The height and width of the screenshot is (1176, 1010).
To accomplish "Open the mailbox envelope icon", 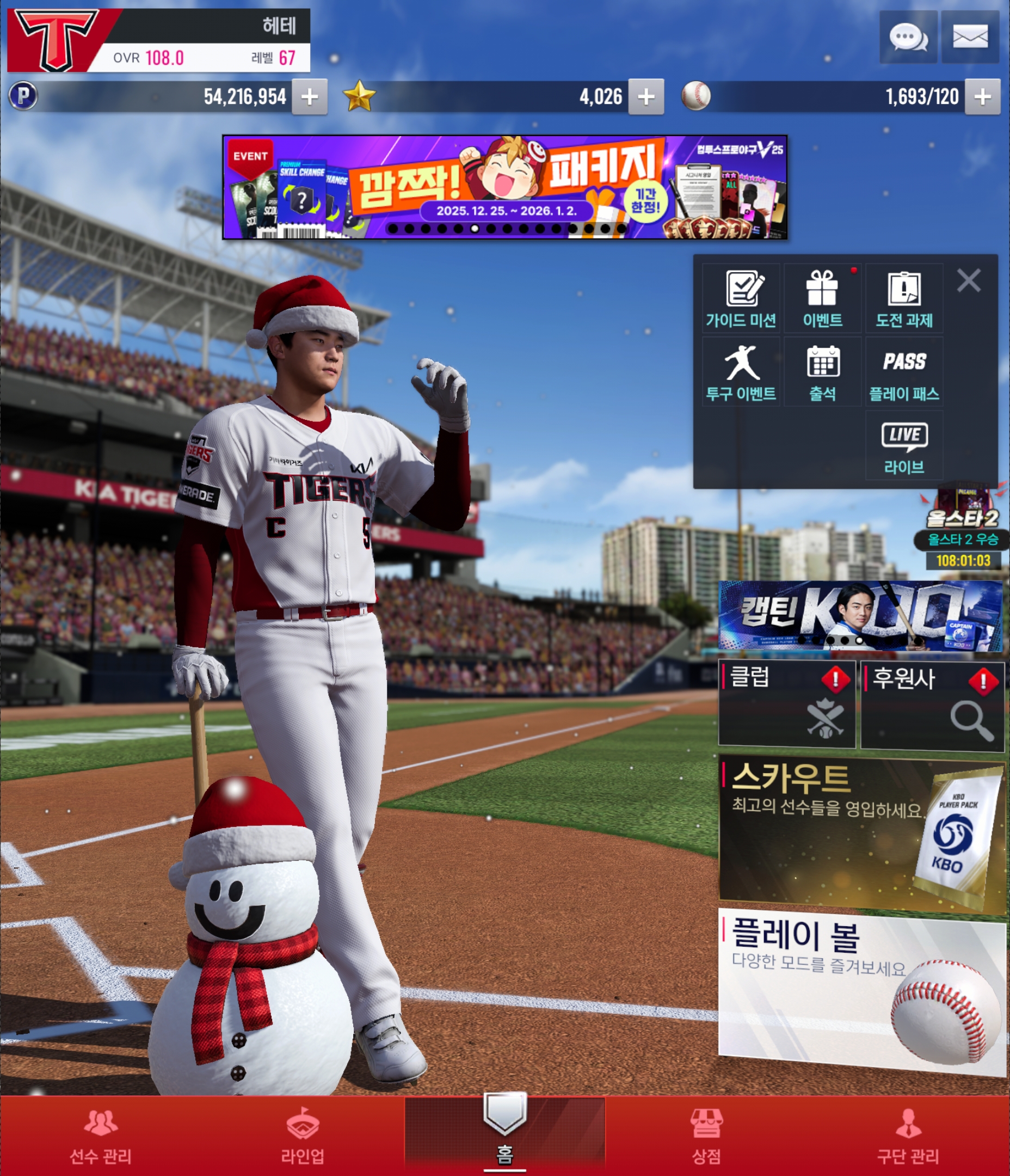I will [x=970, y=38].
